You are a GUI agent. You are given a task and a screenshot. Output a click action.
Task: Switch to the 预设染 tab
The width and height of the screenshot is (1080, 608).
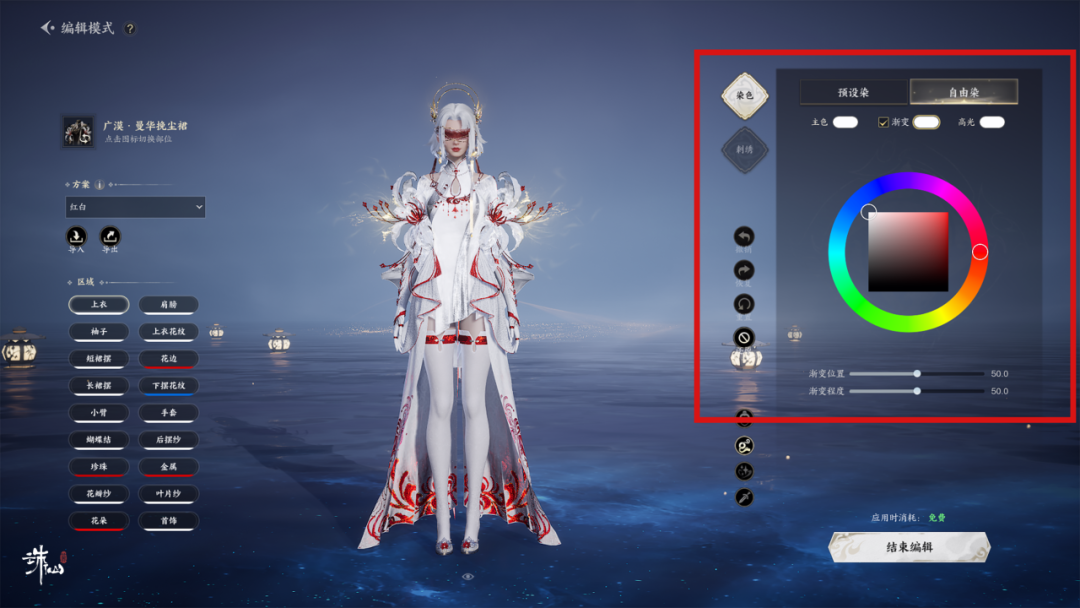click(x=853, y=92)
